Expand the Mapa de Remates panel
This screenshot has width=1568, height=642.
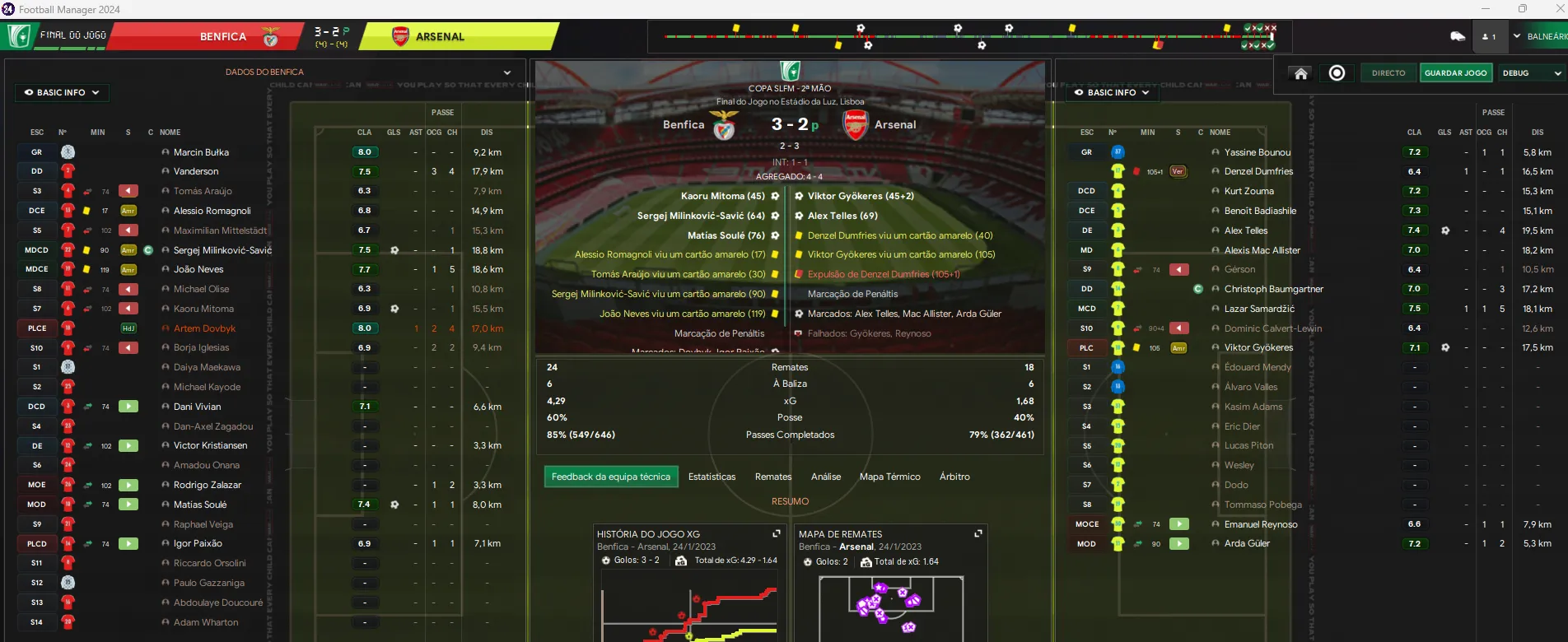coord(978,533)
